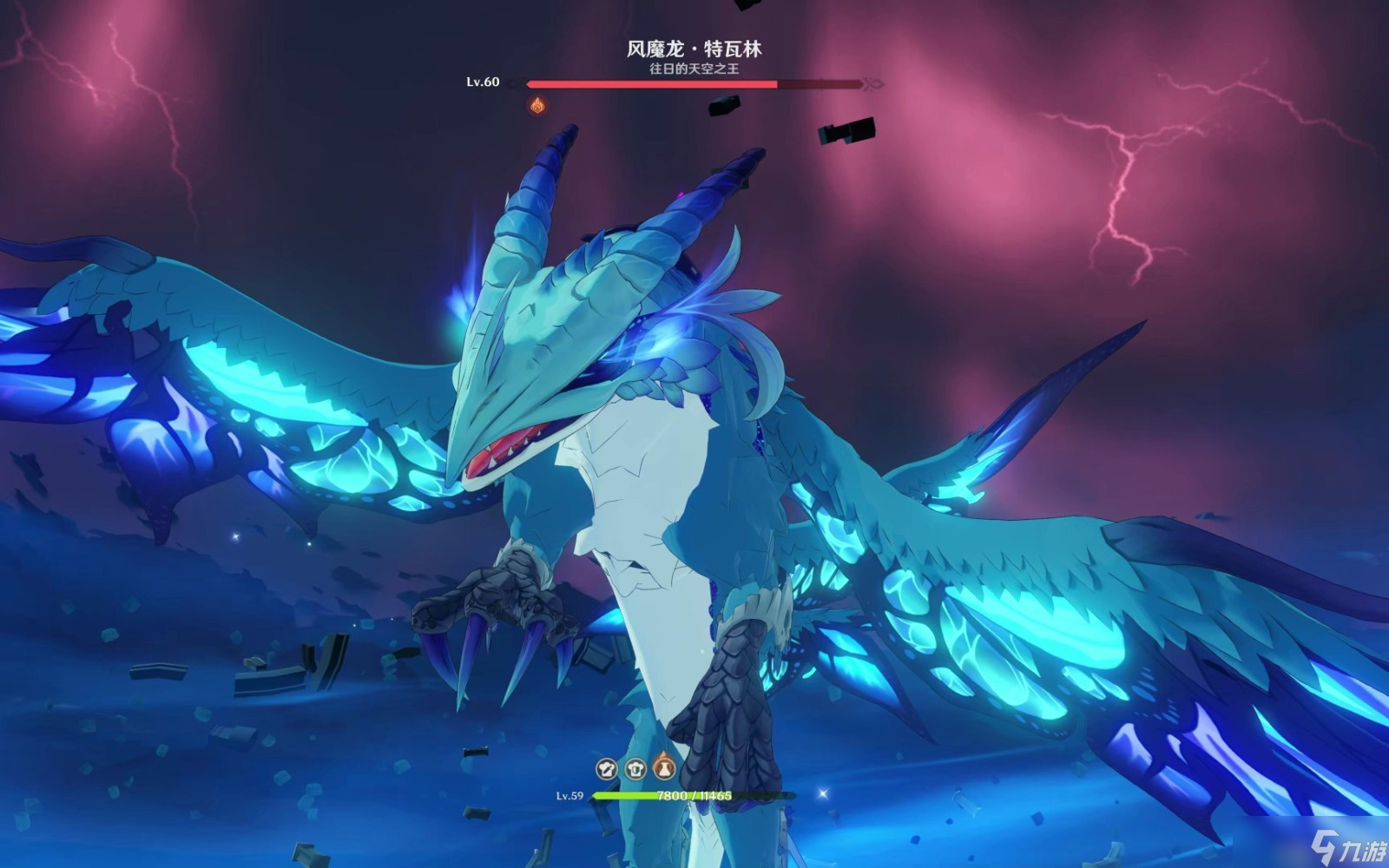Select the chef hat shield food buff icon
This screenshot has height=868, width=1389.
point(635,768)
